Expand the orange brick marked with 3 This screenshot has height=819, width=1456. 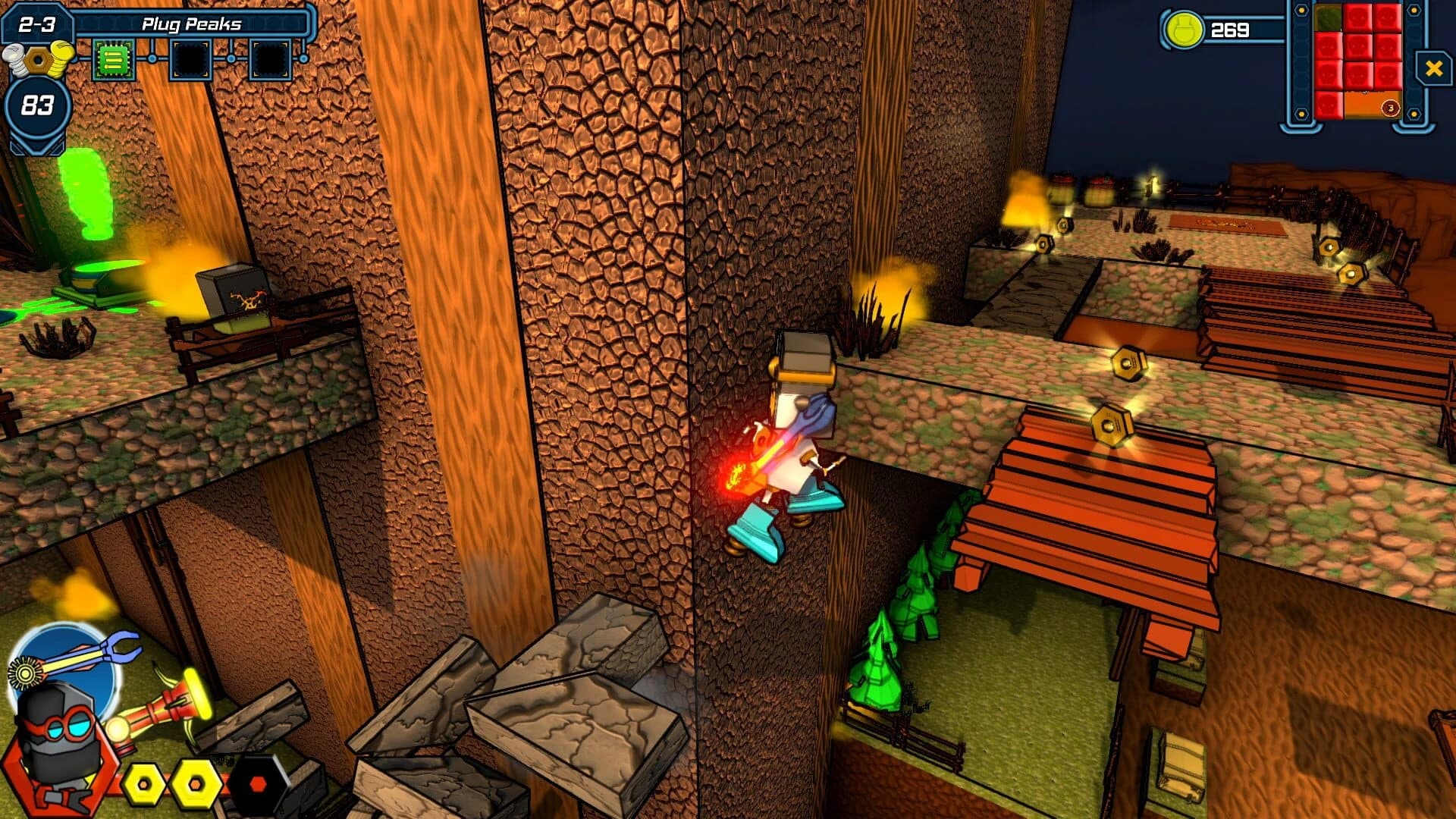1373,105
